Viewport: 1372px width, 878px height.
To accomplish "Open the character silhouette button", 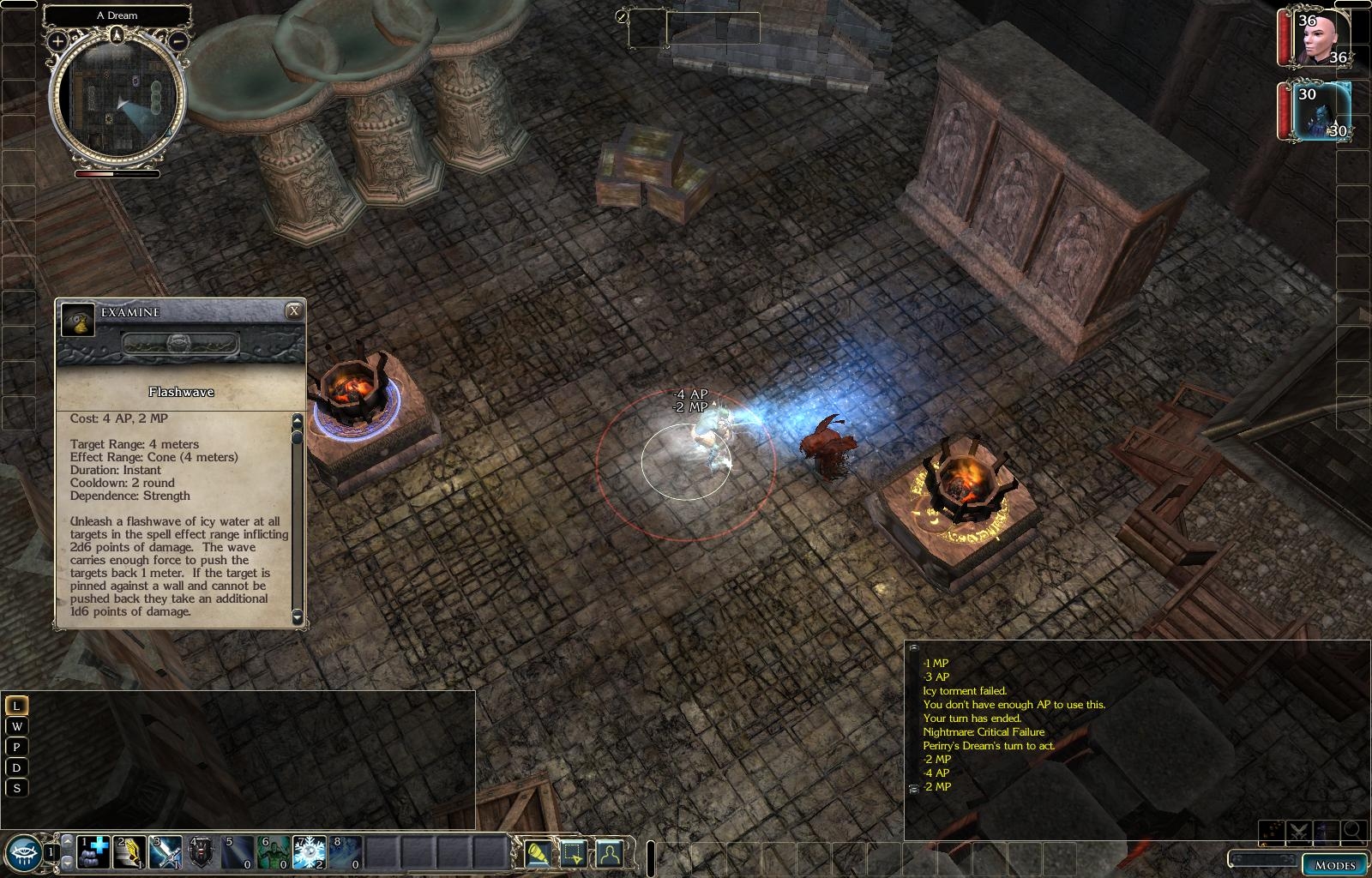I will coord(609,852).
